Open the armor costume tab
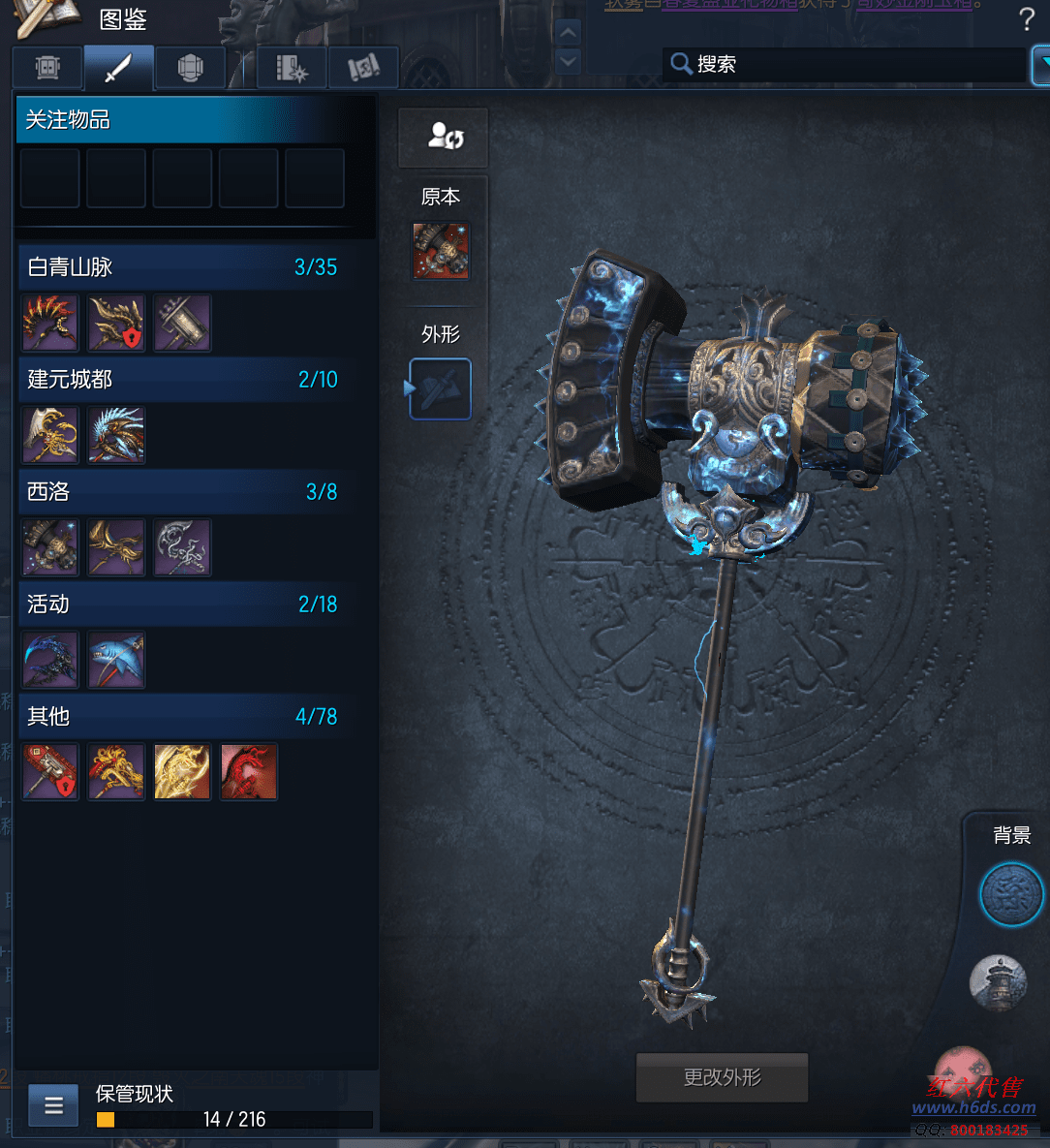Screen dimensions: 1050x1148 [x=190, y=68]
